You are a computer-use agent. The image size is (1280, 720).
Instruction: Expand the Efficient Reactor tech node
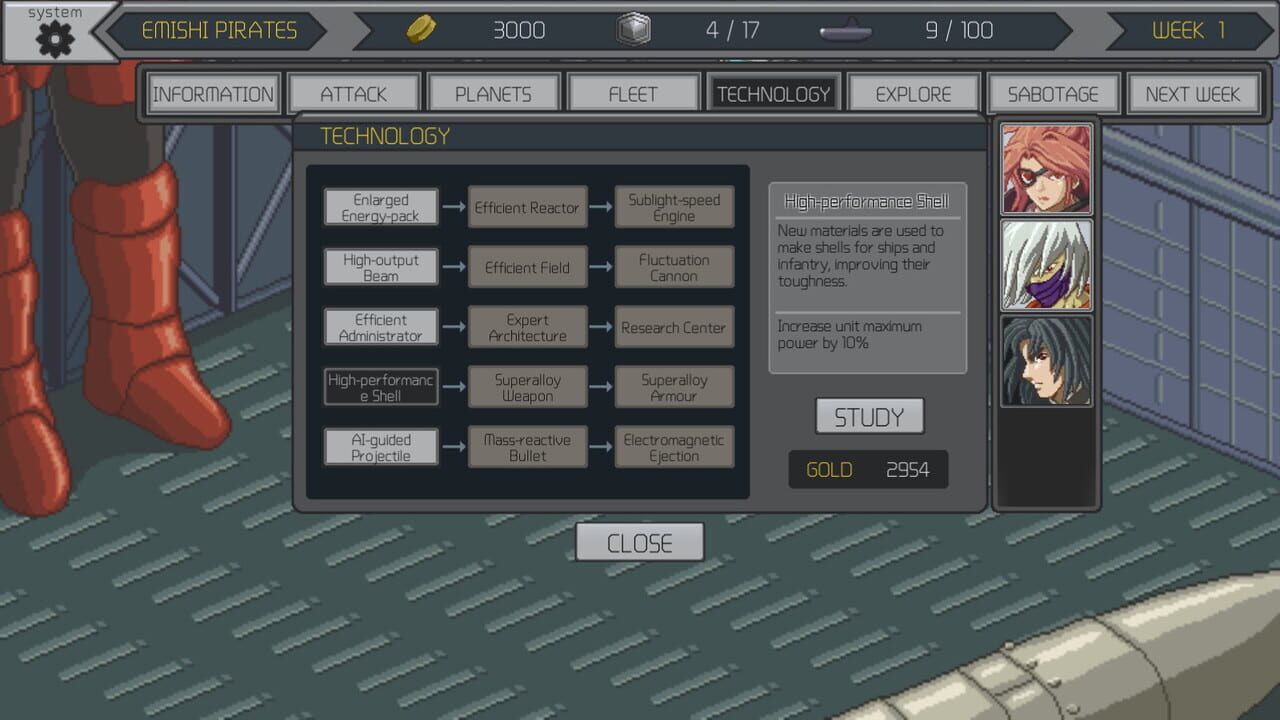coord(527,208)
